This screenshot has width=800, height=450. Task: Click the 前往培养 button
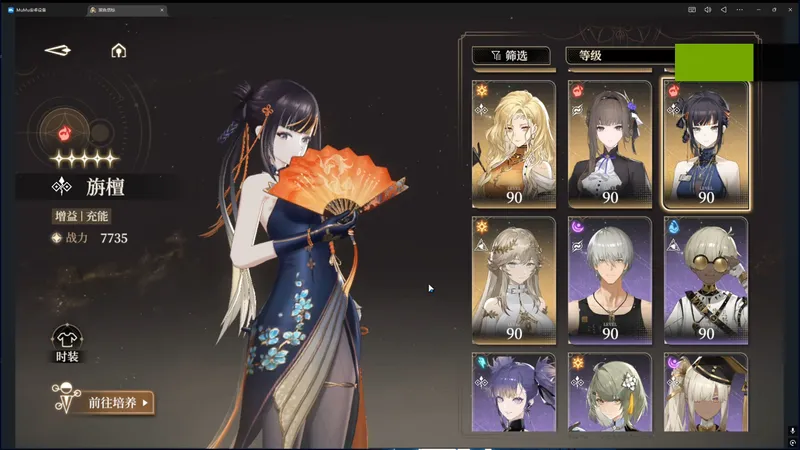tap(103, 403)
